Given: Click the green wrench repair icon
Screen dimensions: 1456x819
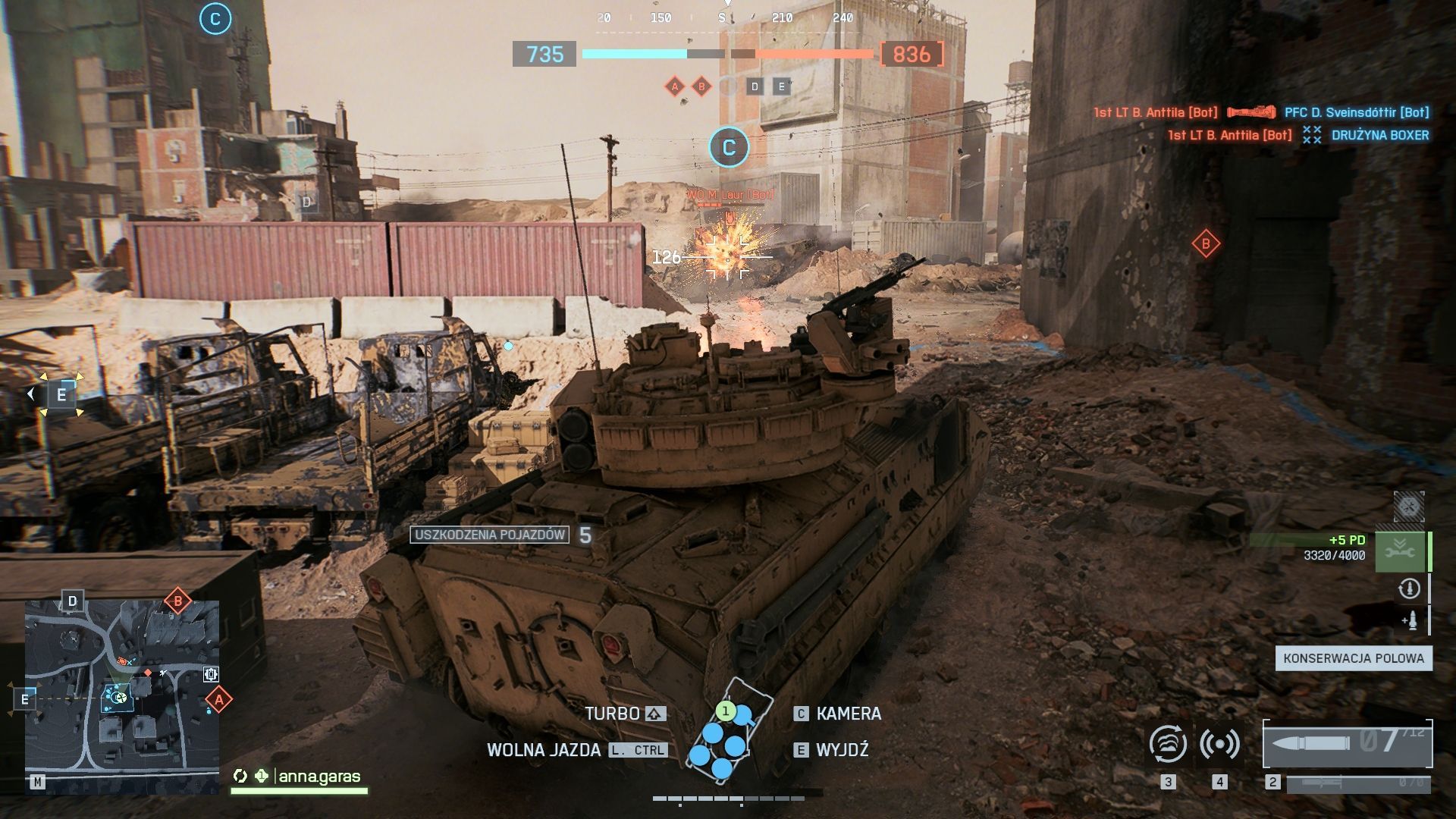Looking at the screenshot, I should pyautogui.click(x=1401, y=551).
